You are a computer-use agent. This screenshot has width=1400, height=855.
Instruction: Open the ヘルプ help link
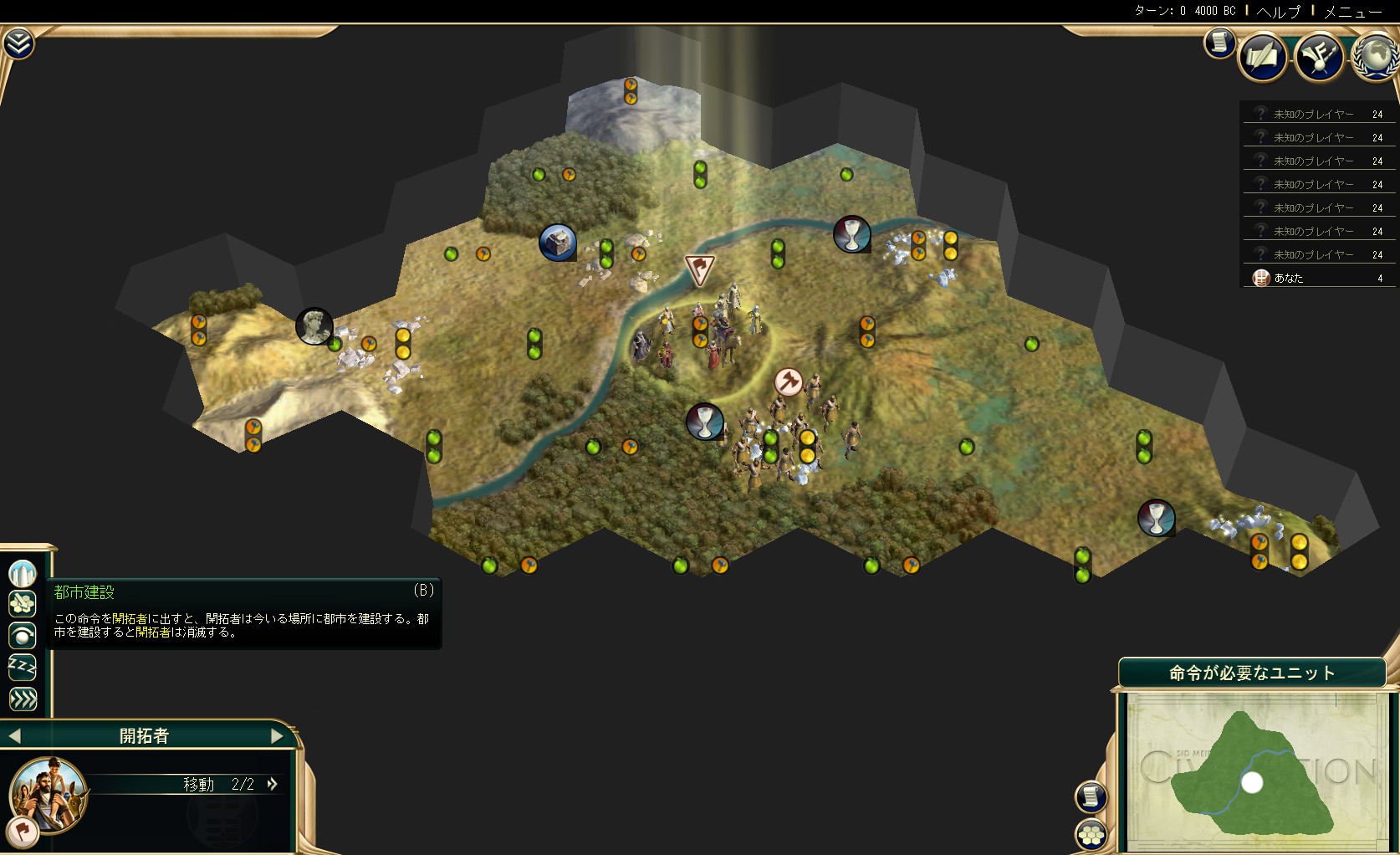[x=1279, y=11]
